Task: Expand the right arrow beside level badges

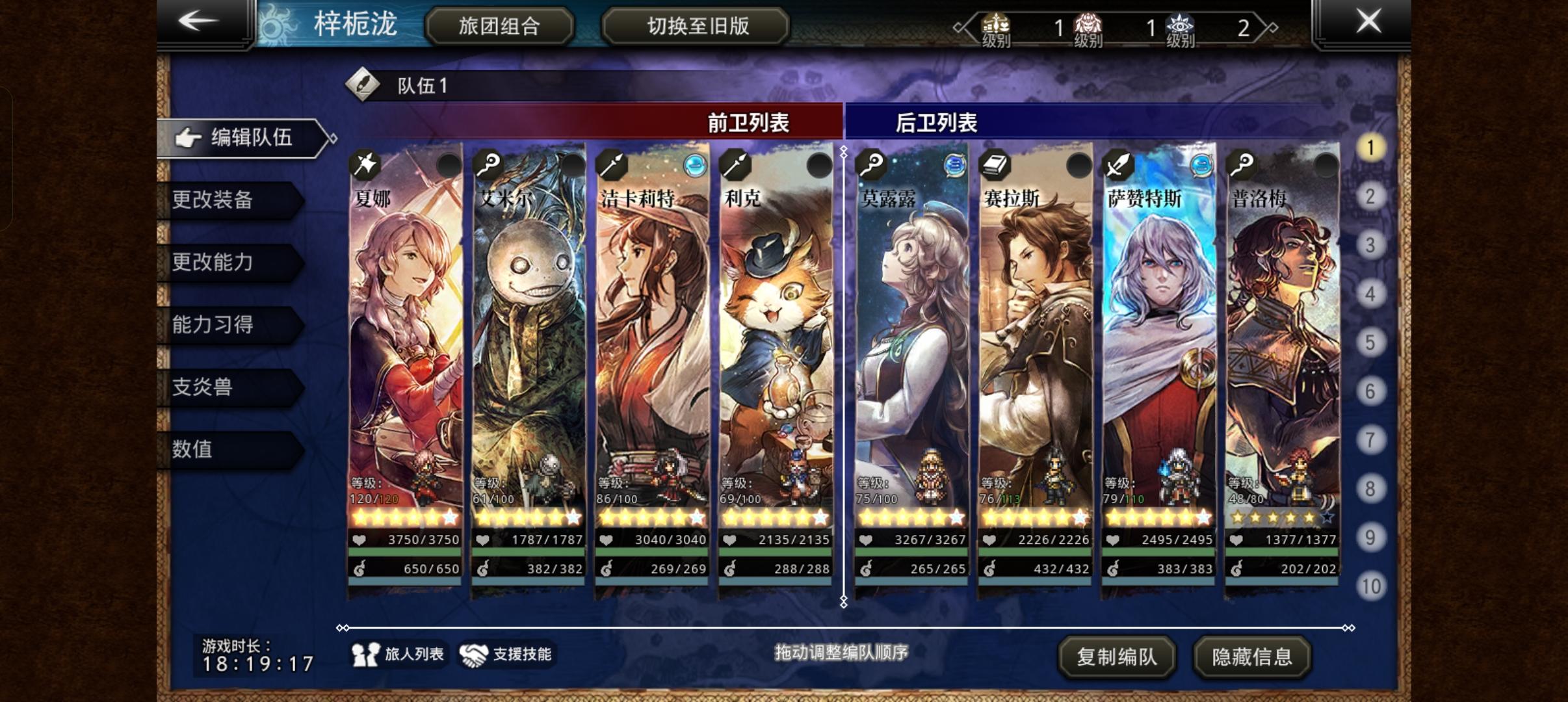Action: (1271, 27)
